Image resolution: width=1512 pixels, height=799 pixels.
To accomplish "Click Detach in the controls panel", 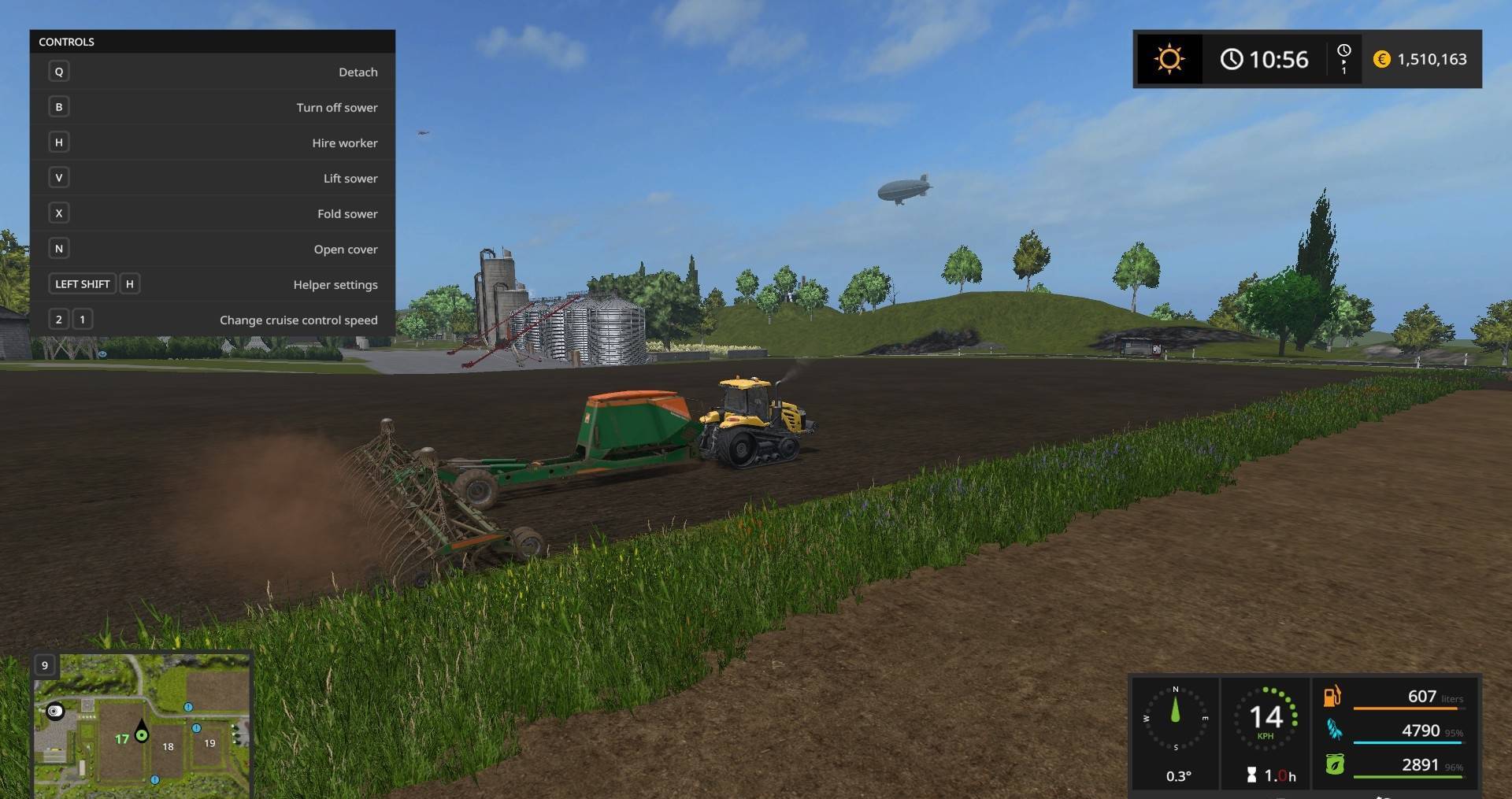I will pos(358,72).
